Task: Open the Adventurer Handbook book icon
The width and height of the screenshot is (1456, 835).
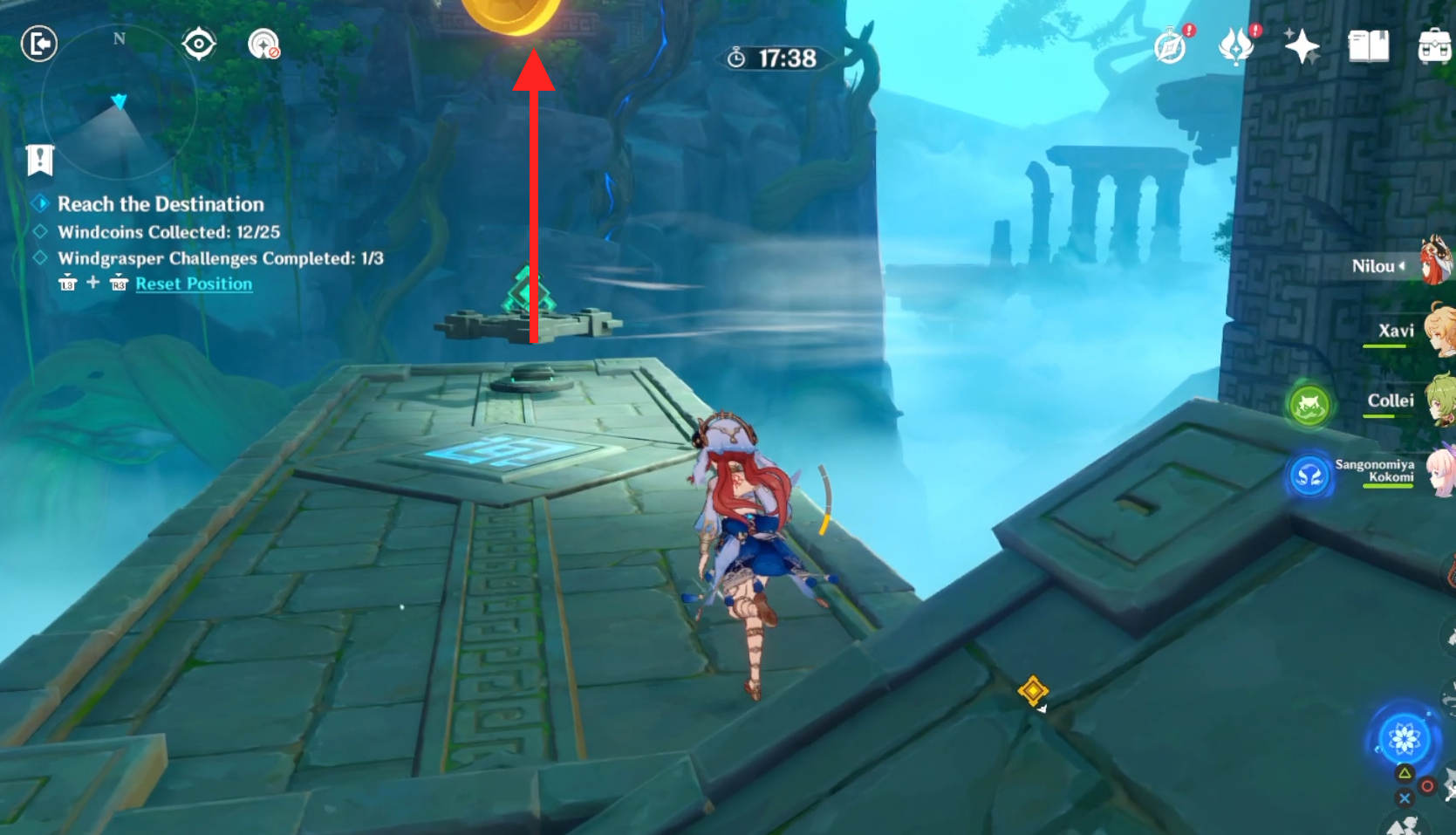Action: coord(1368,46)
